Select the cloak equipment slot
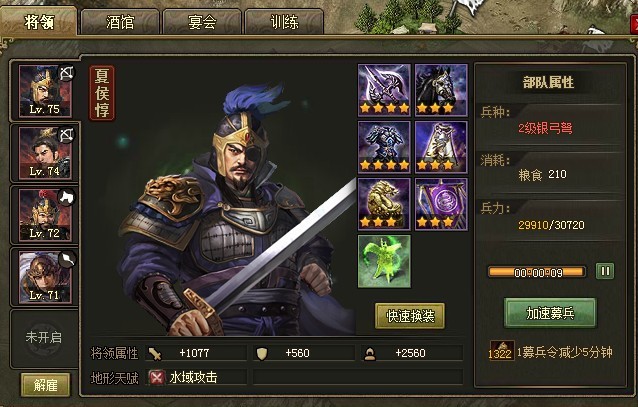The width and height of the screenshot is (638, 407). [x=441, y=146]
